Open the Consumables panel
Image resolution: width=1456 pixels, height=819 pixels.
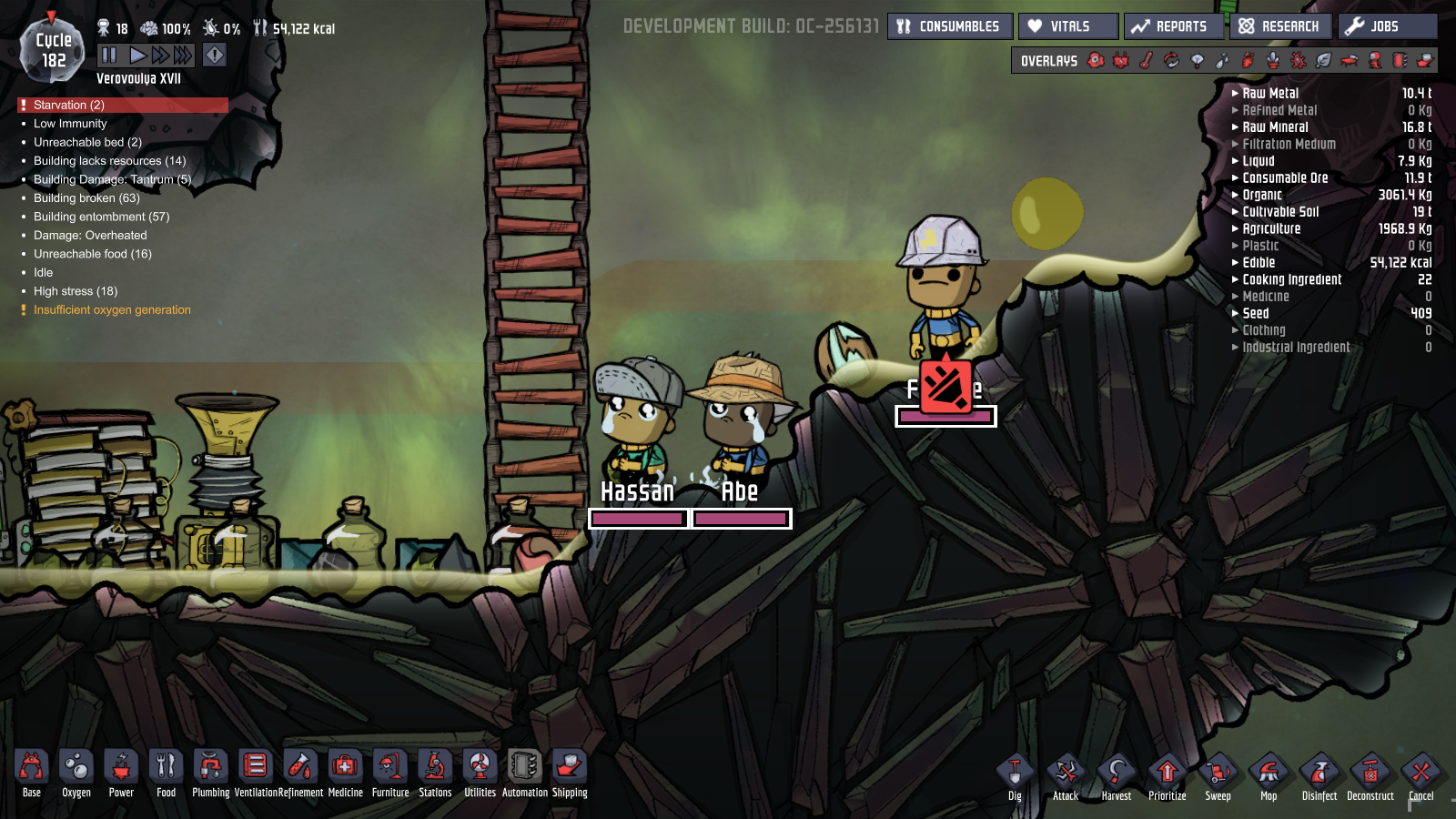pos(948,26)
